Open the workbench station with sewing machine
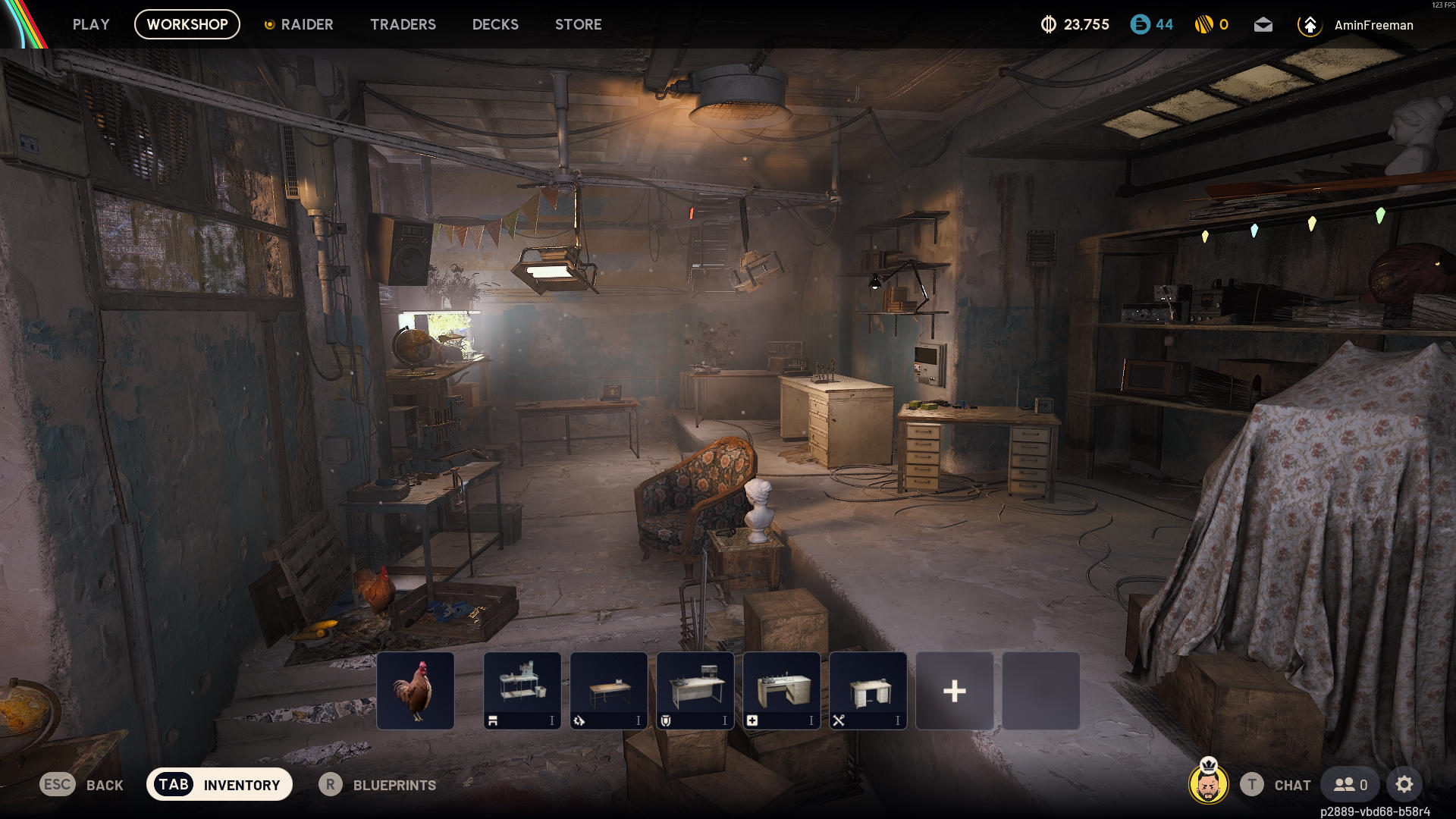Image resolution: width=1456 pixels, height=819 pixels. [522, 691]
